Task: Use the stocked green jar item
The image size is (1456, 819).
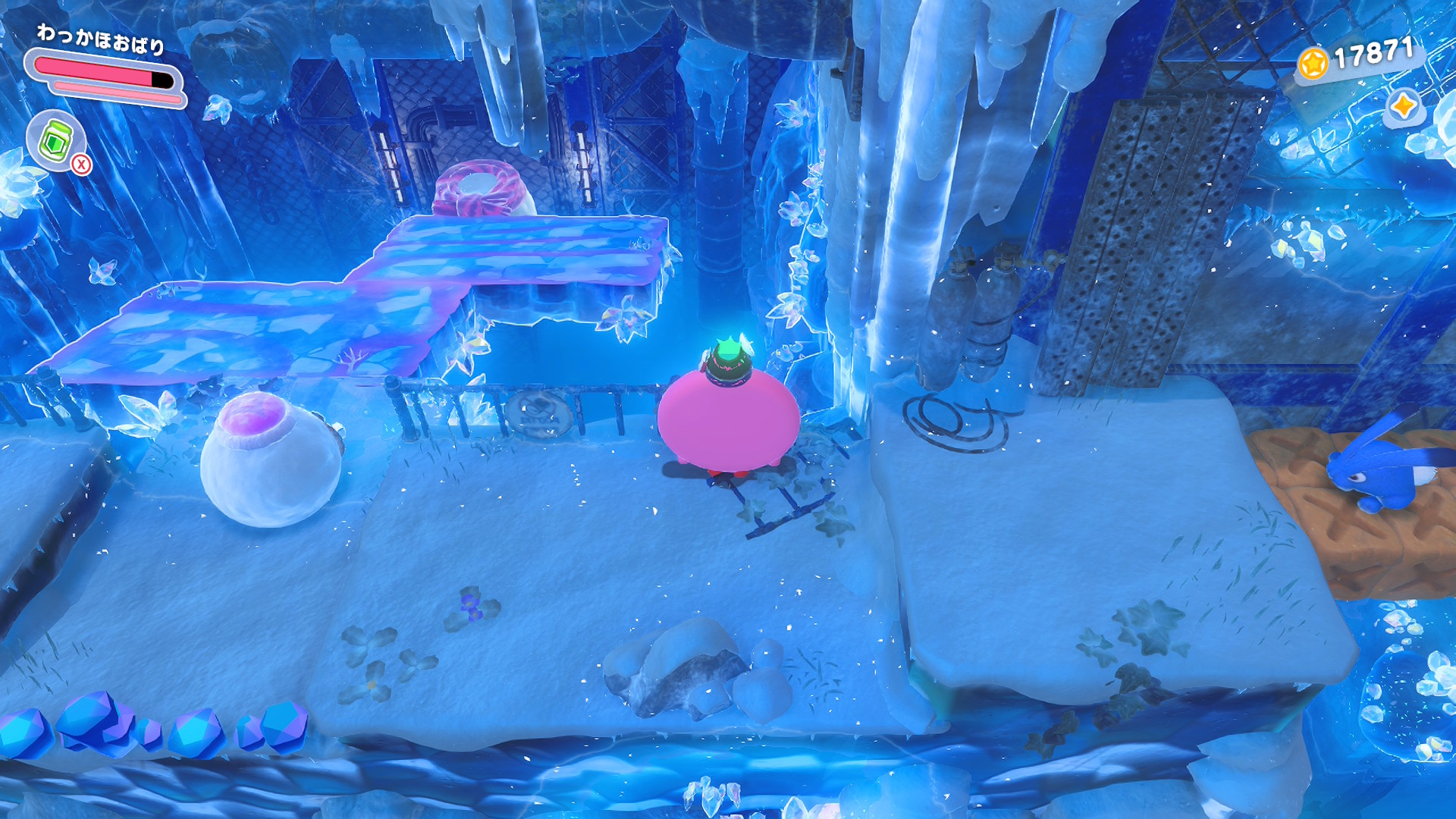Action: (x=55, y=140)
